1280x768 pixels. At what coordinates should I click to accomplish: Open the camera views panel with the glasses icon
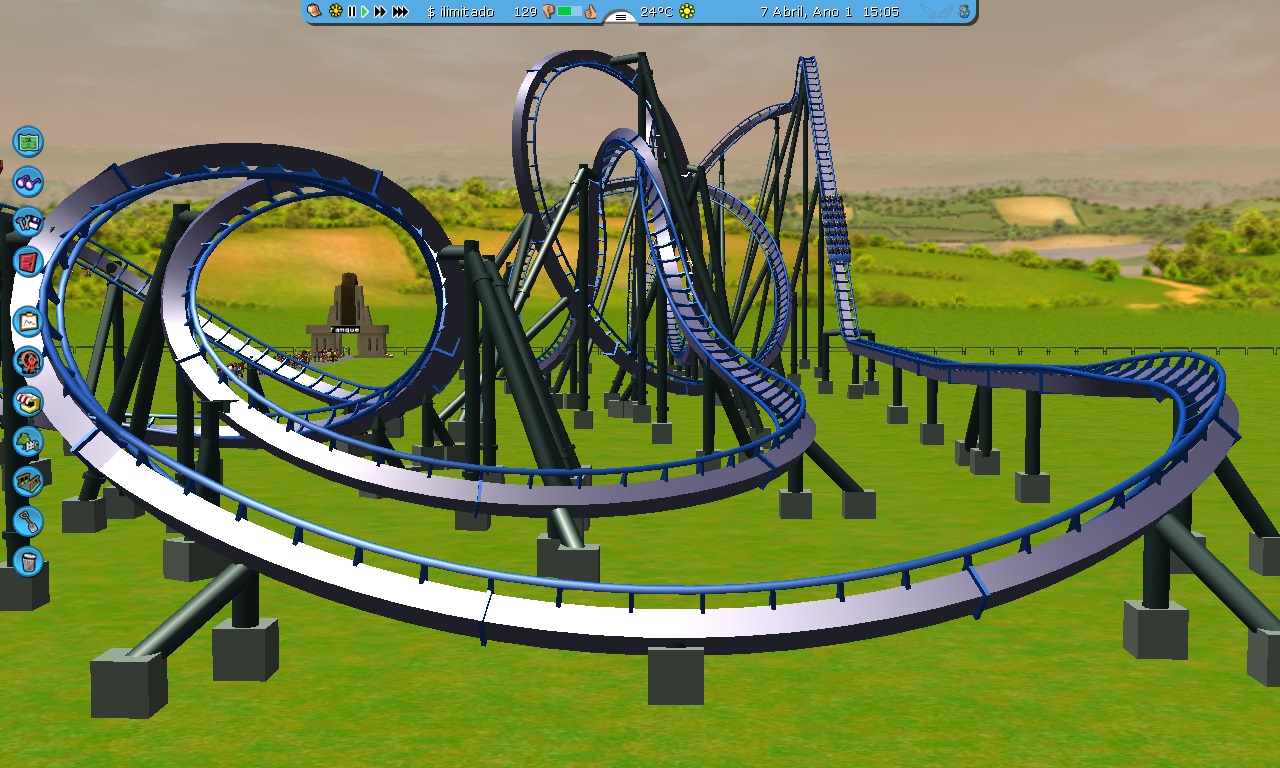[x=27, y=181]
